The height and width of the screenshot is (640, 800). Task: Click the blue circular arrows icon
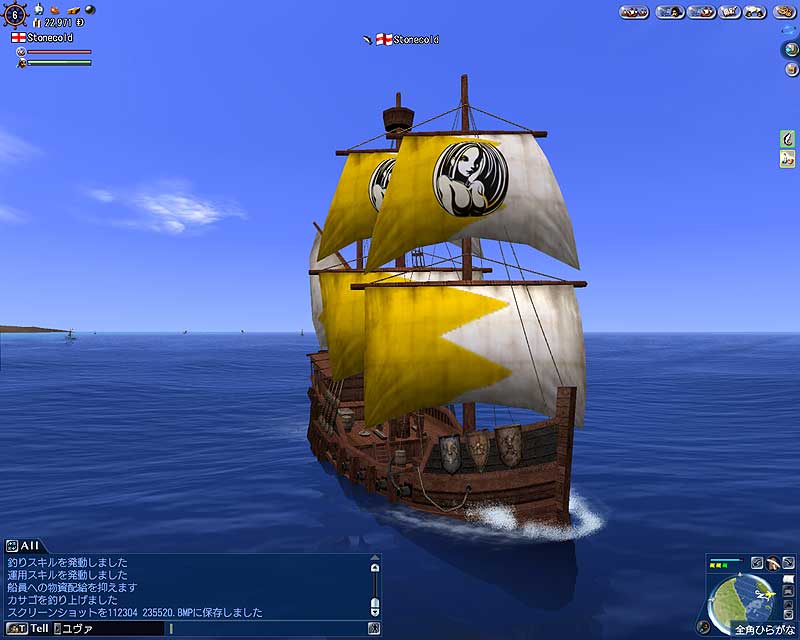point(789,30)
